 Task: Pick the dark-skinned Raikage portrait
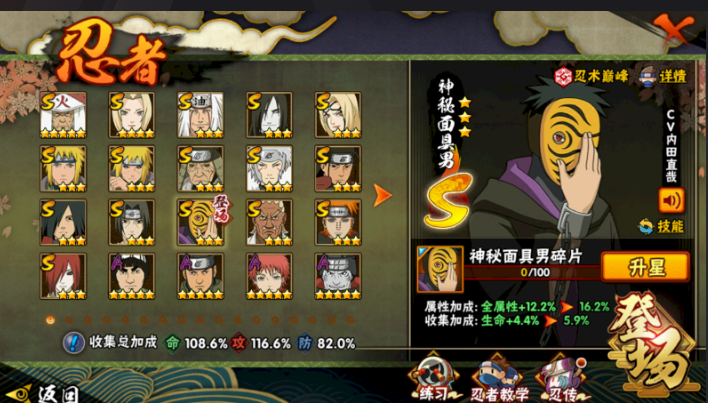point(269,222)
